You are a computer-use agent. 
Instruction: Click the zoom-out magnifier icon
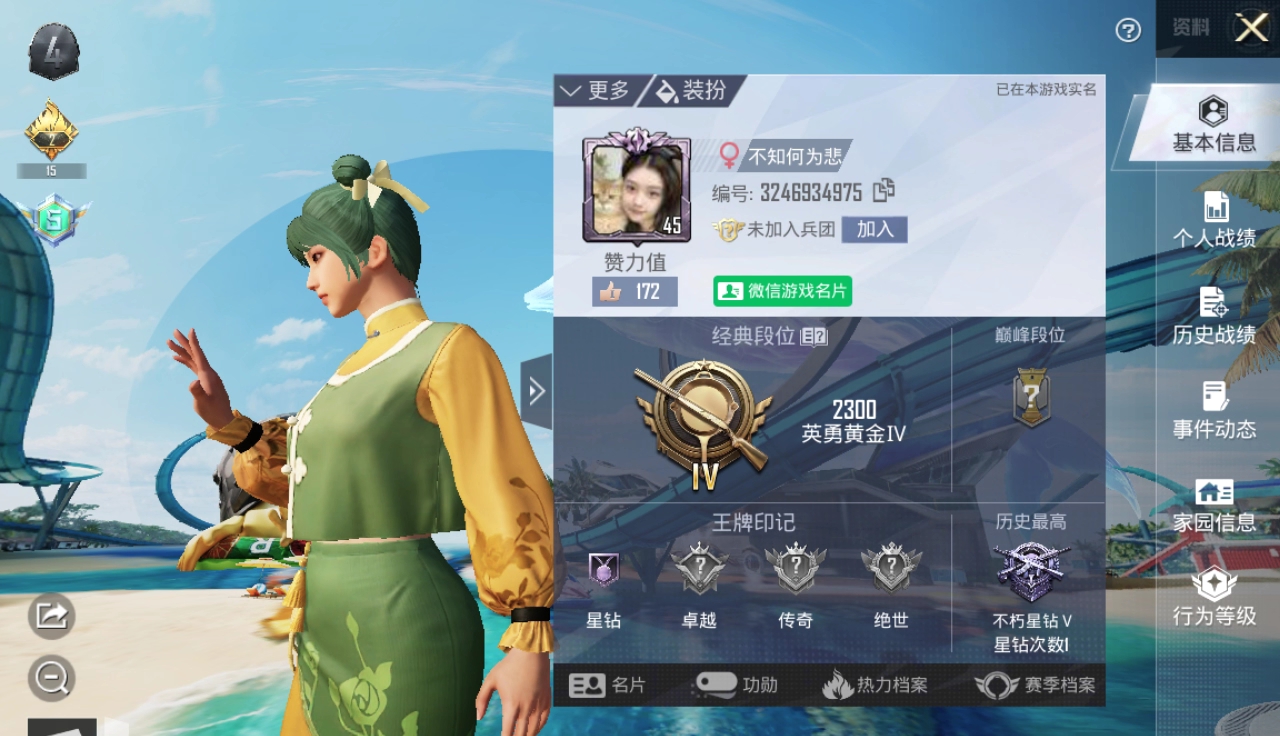coord(51,678)
